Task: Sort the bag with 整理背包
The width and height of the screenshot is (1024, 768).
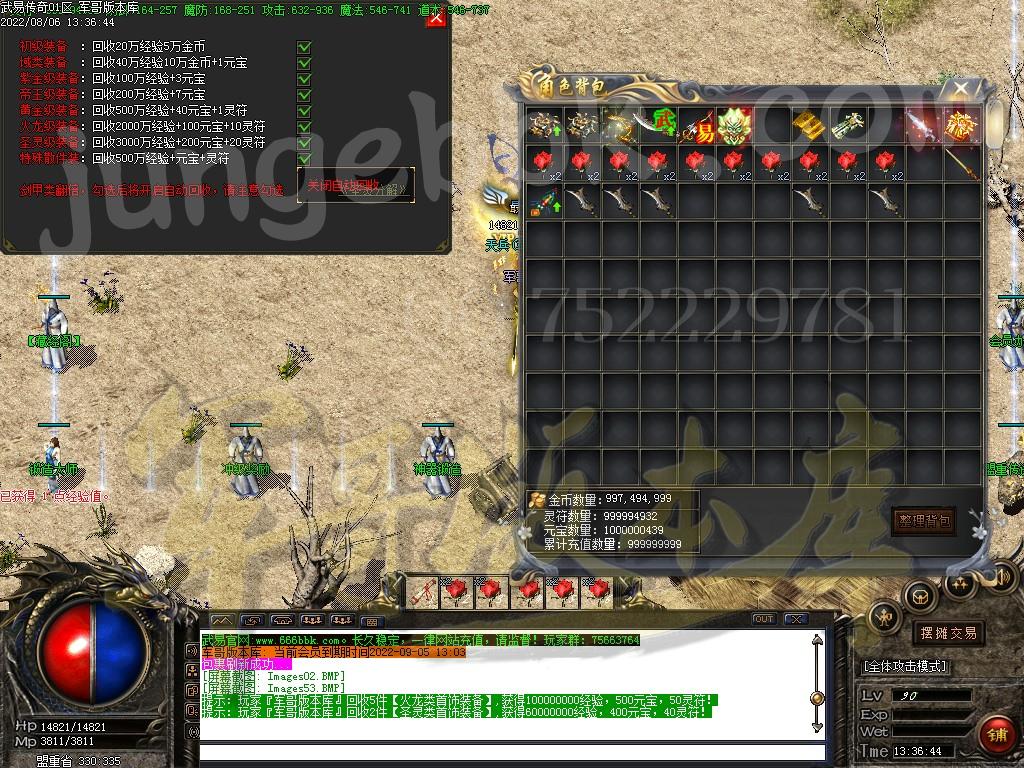Action: point(923,521)
